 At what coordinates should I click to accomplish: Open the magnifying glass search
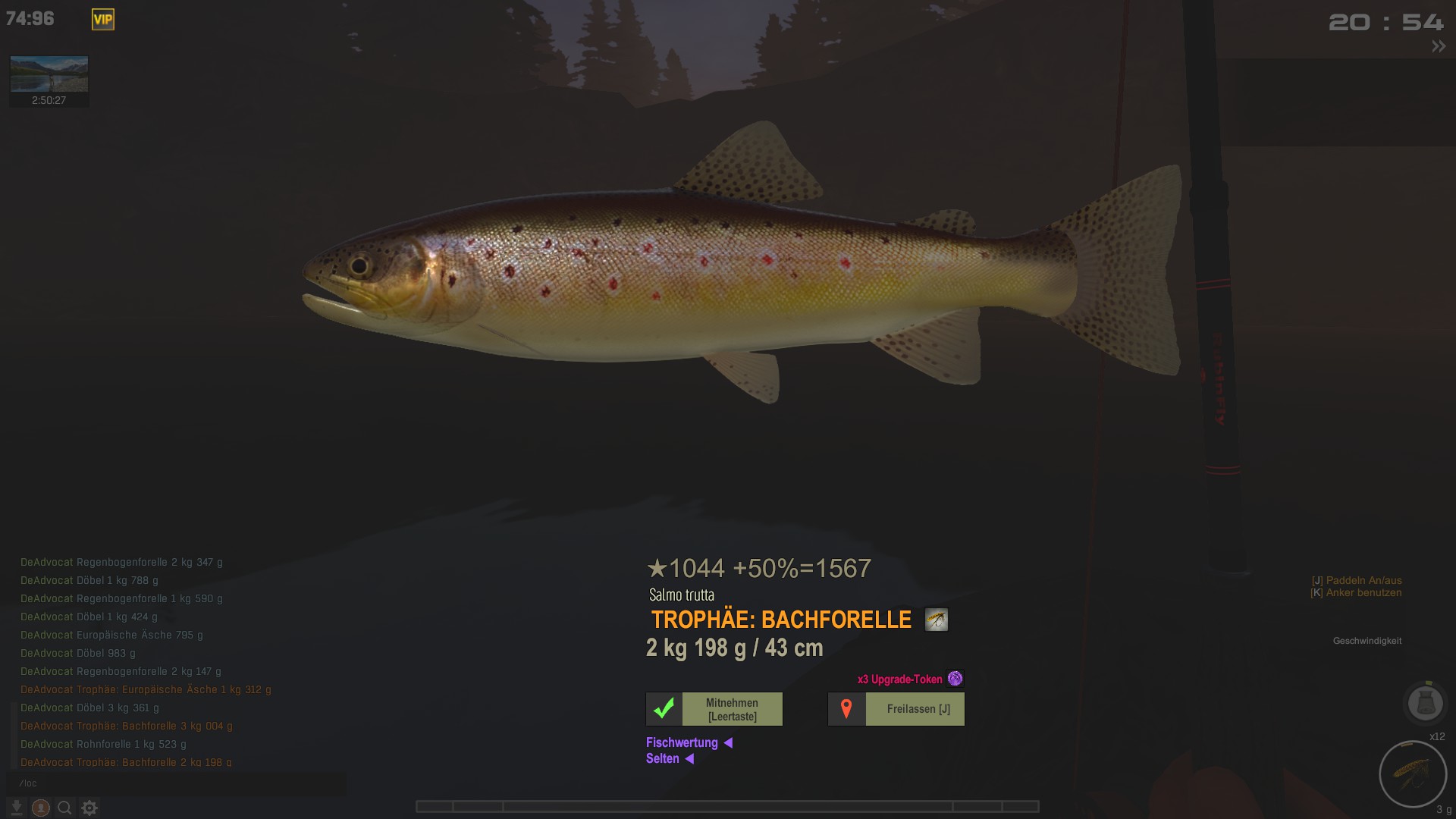[x=65, y=808]
